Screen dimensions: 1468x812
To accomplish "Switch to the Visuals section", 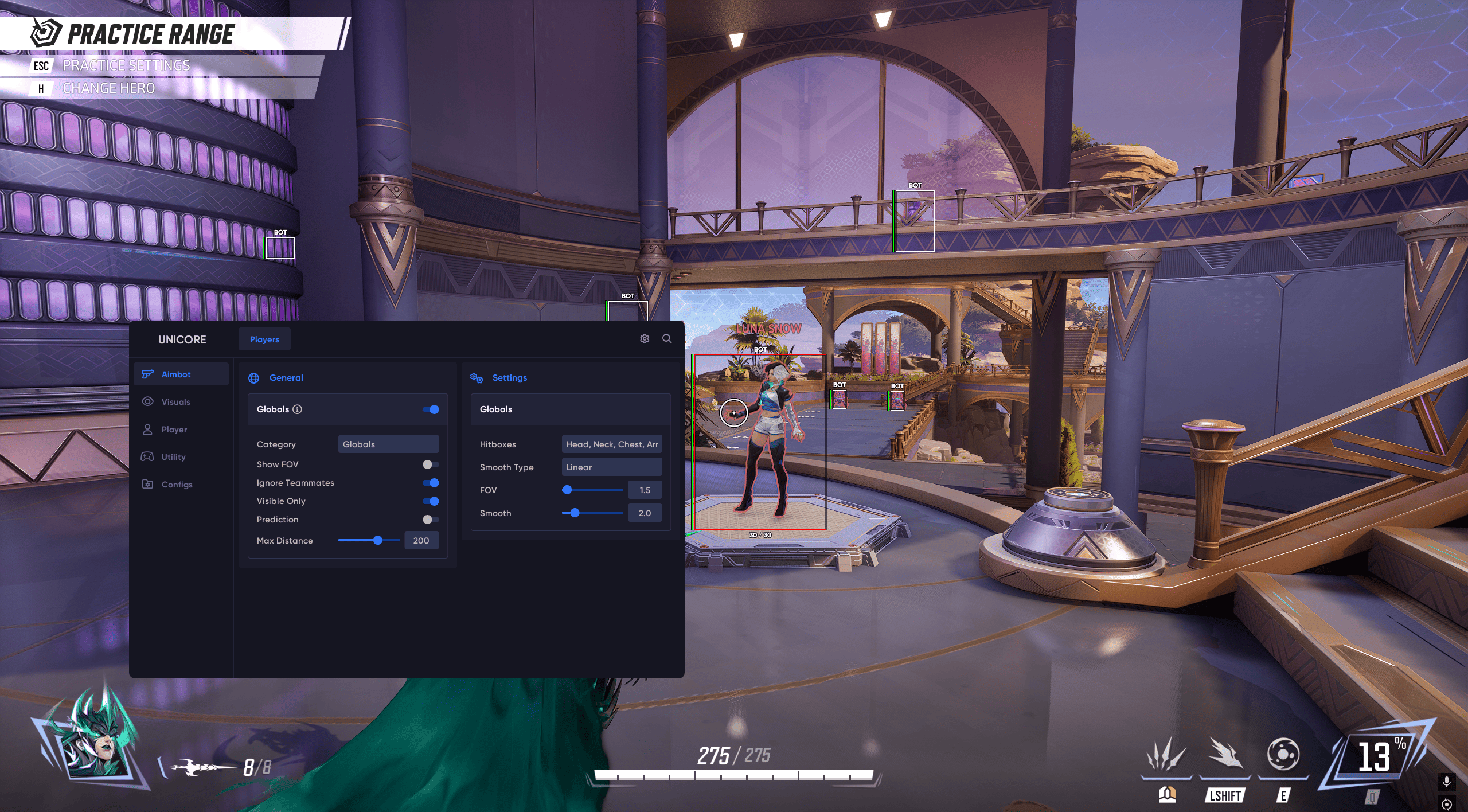I will coord(175,402).
